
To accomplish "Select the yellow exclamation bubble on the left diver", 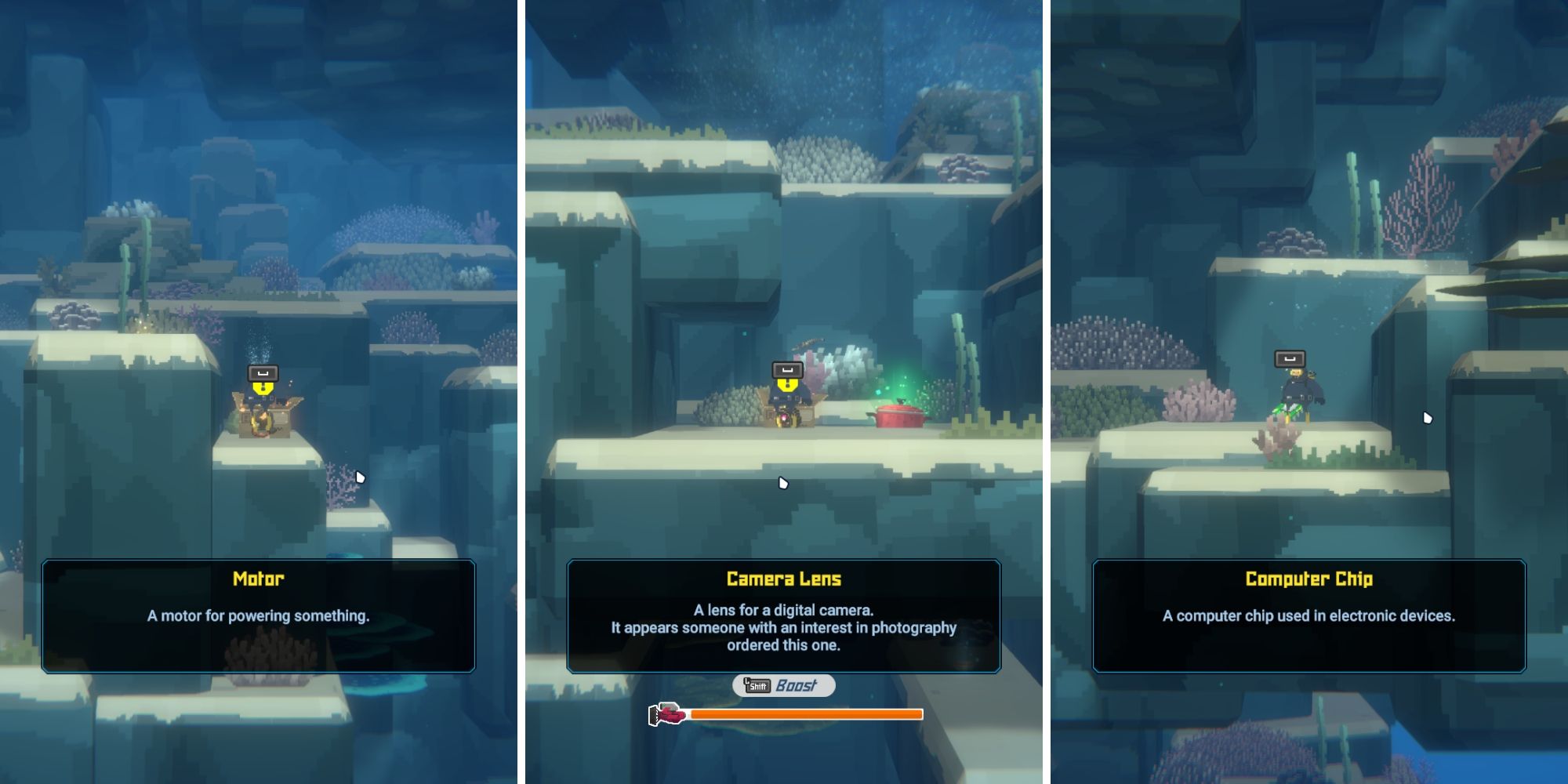I will click(x=263, y=389).
